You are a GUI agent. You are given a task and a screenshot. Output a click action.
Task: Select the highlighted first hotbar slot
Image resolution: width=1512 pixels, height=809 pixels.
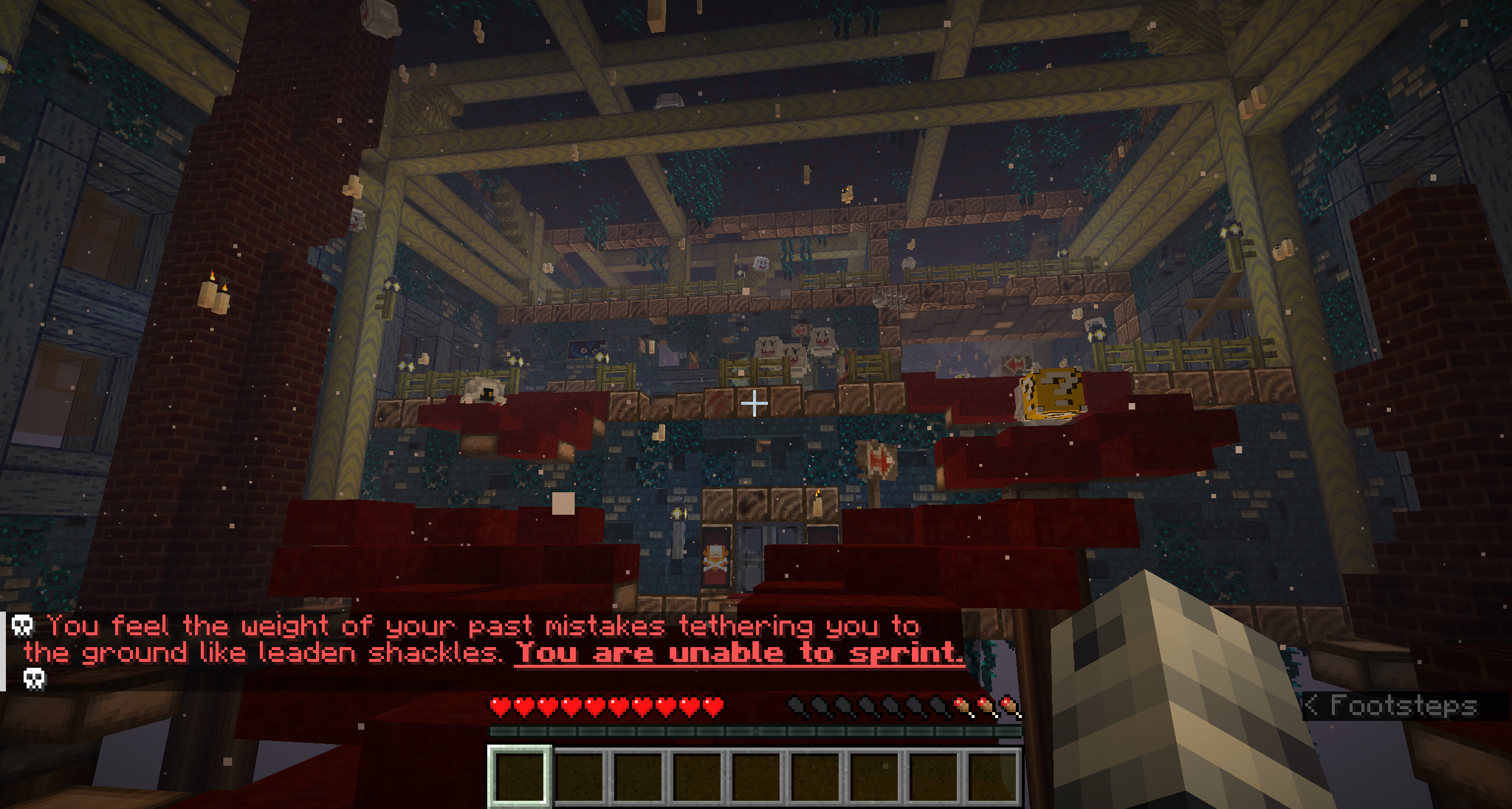pyautogui.click(x=520, y=776)
